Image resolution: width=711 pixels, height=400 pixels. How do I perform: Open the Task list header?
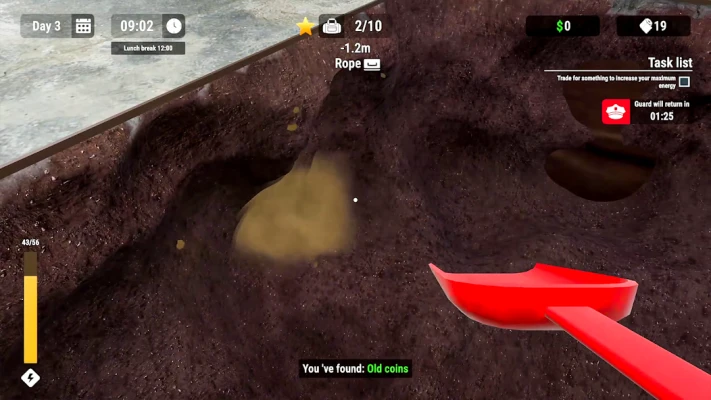point(669,62)
